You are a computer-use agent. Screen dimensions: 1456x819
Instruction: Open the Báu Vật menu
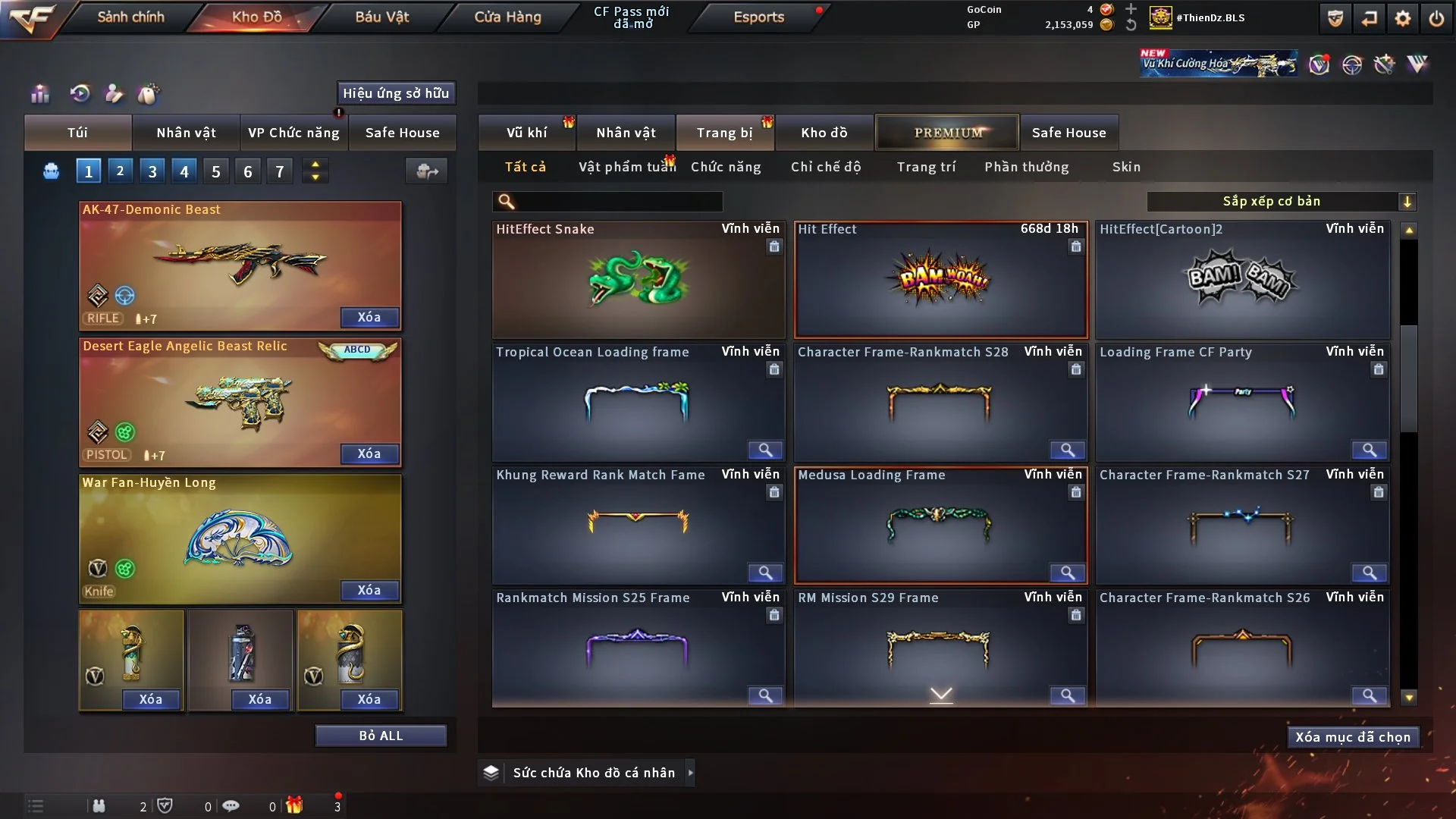coord(381,17)
